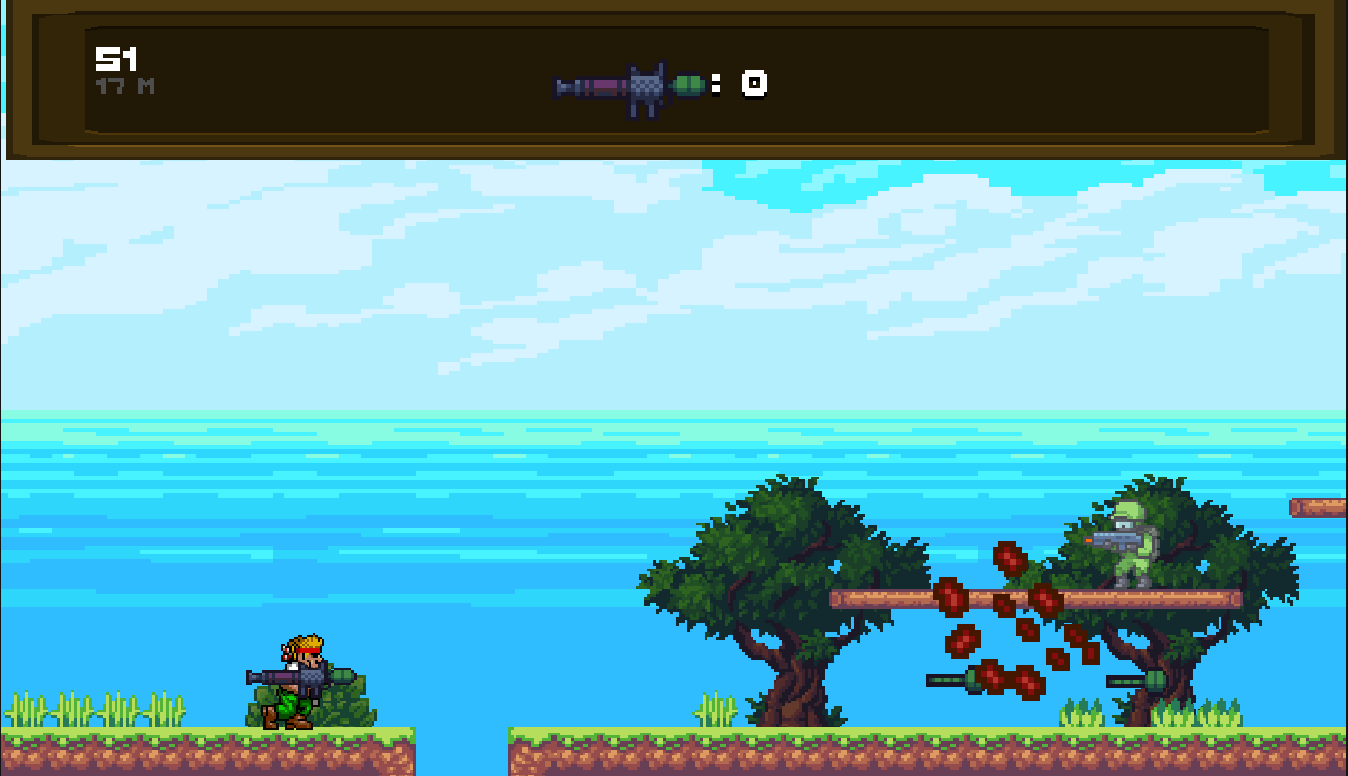Screen dimensions: 1348x776
Task: Click the ammo count number 0
Action: pyautogui.click(x=752, y=85)
